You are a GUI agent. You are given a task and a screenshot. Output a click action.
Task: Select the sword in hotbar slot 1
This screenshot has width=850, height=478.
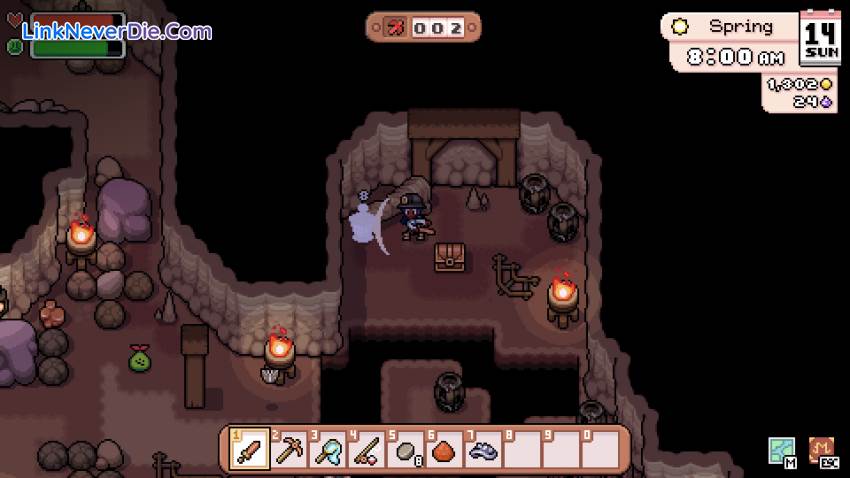(x=247, y=450)
